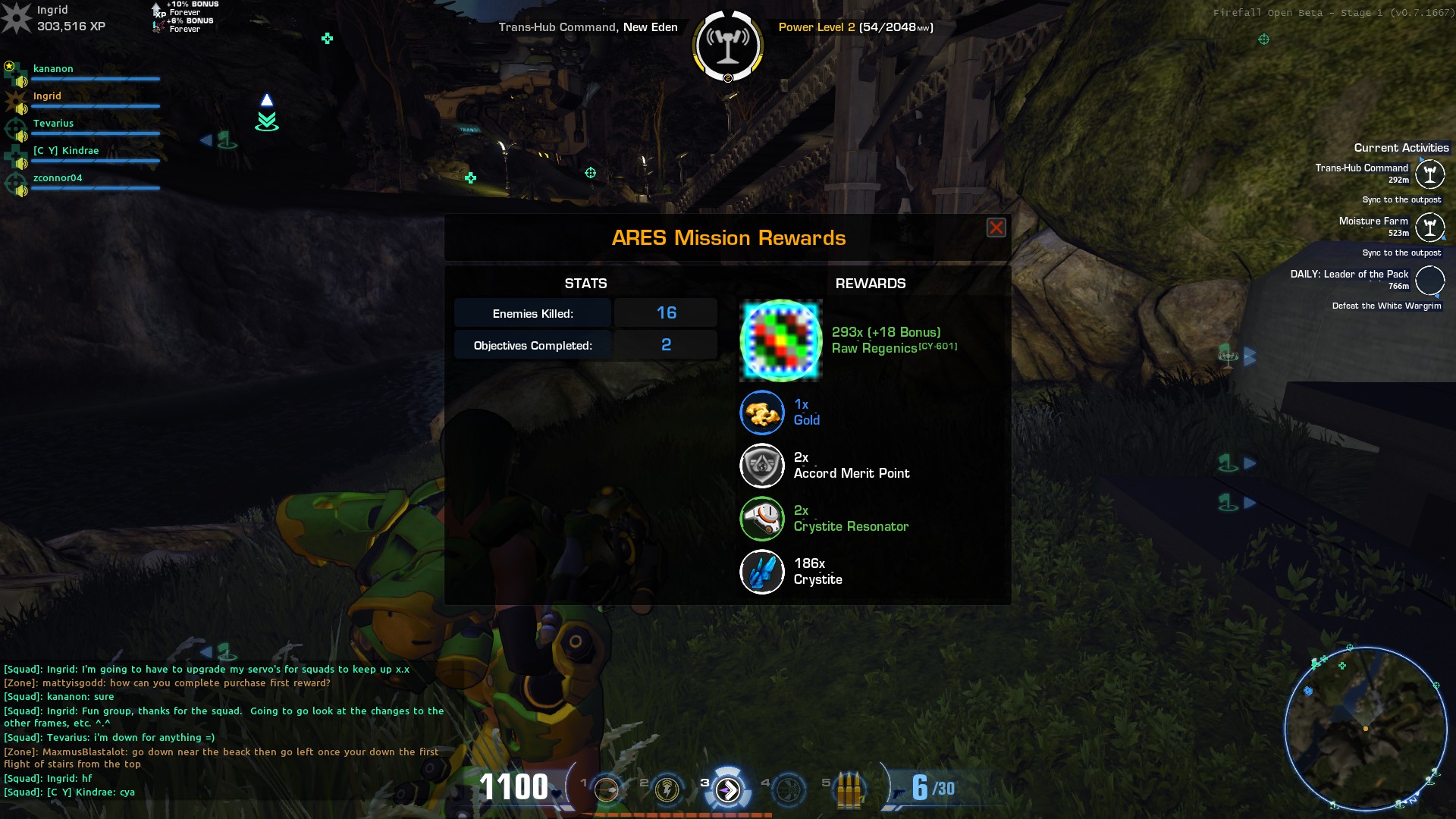This screenshot has width=1456, height=819.
Task: Select squad member Kindrae
Action: click(x=65, y=151)
